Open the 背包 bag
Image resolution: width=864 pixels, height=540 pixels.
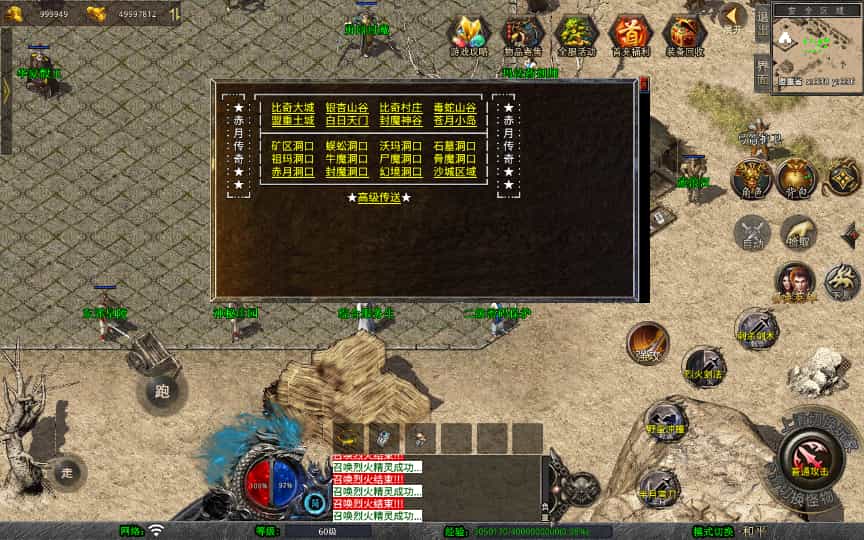[797, 178]
